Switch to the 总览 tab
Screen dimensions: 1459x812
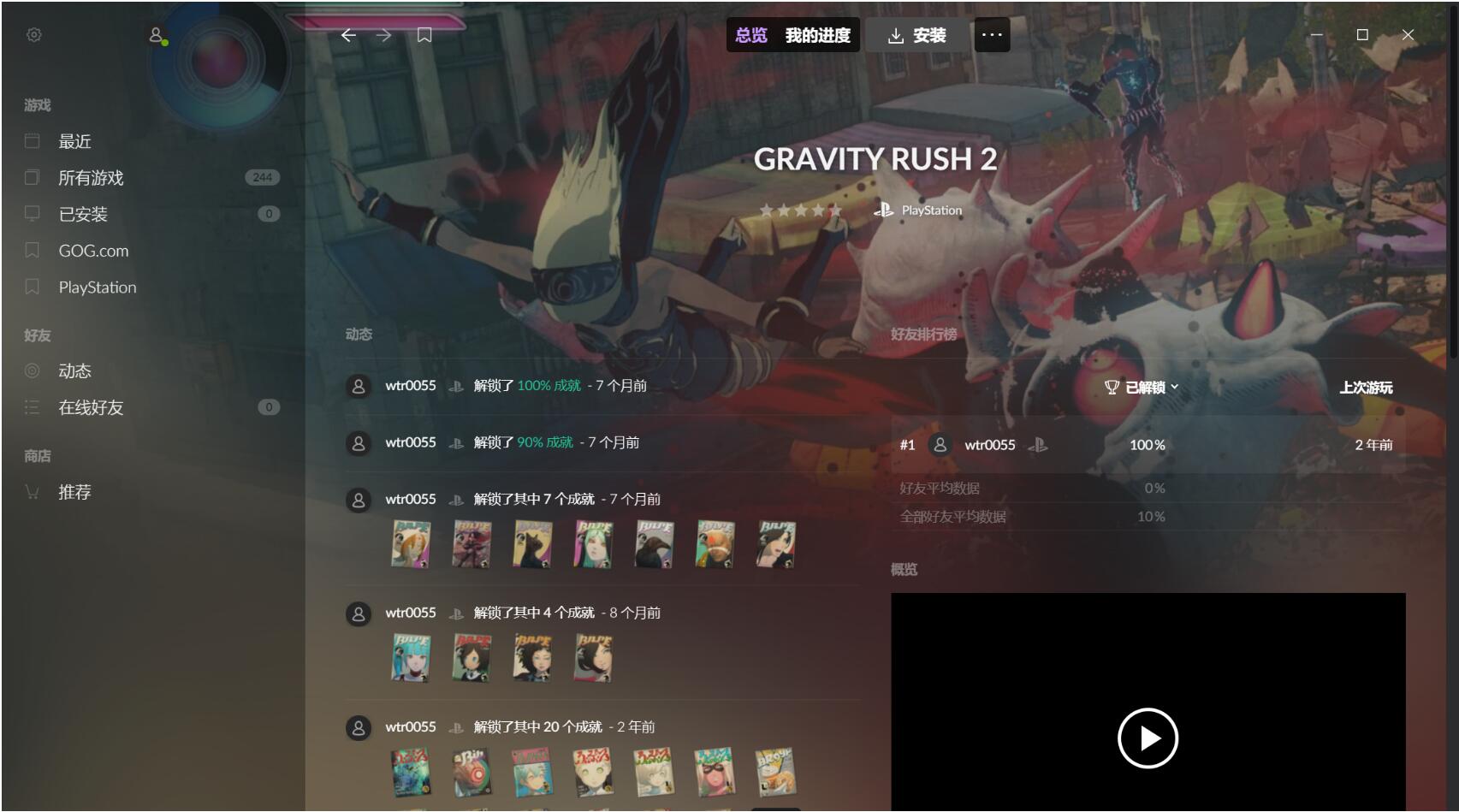751,35
